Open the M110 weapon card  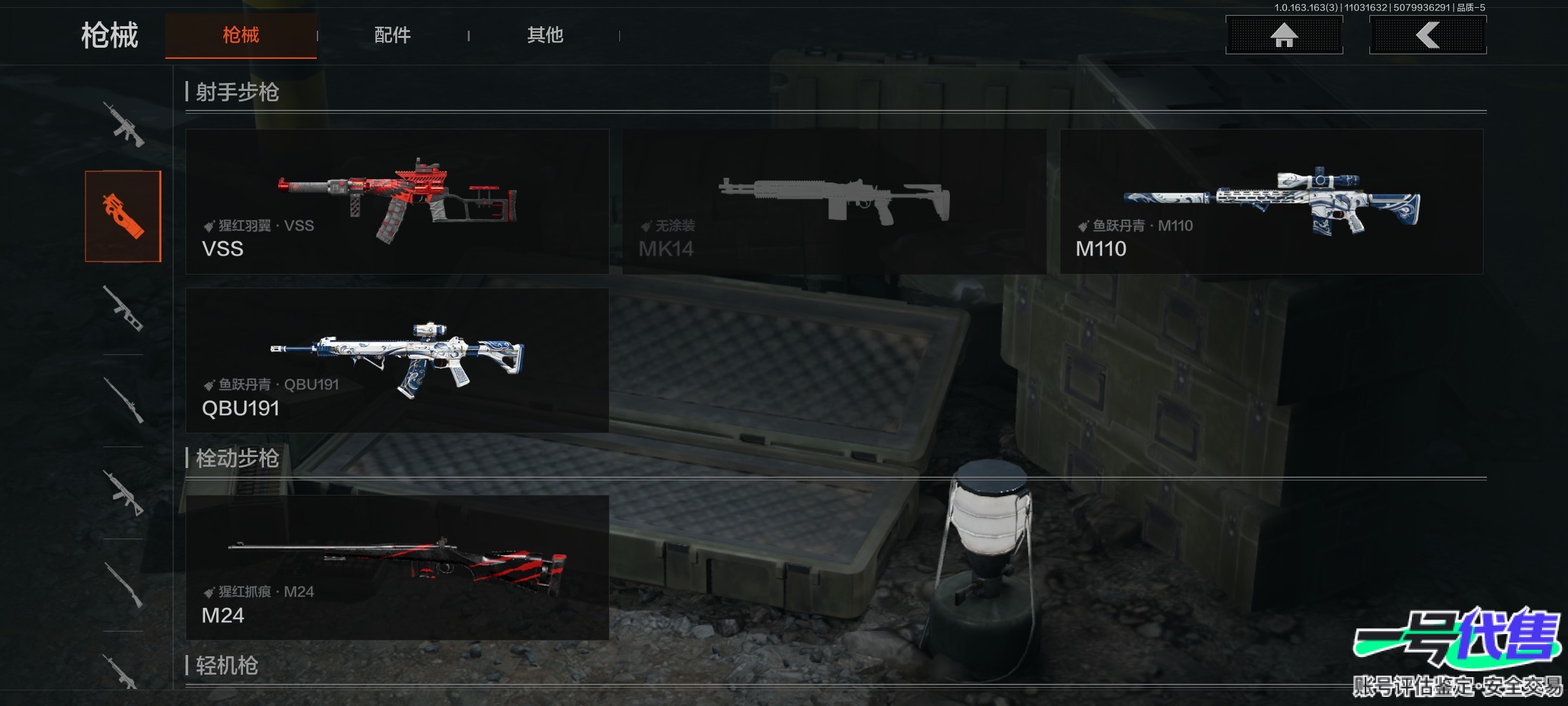[1271, 201]
